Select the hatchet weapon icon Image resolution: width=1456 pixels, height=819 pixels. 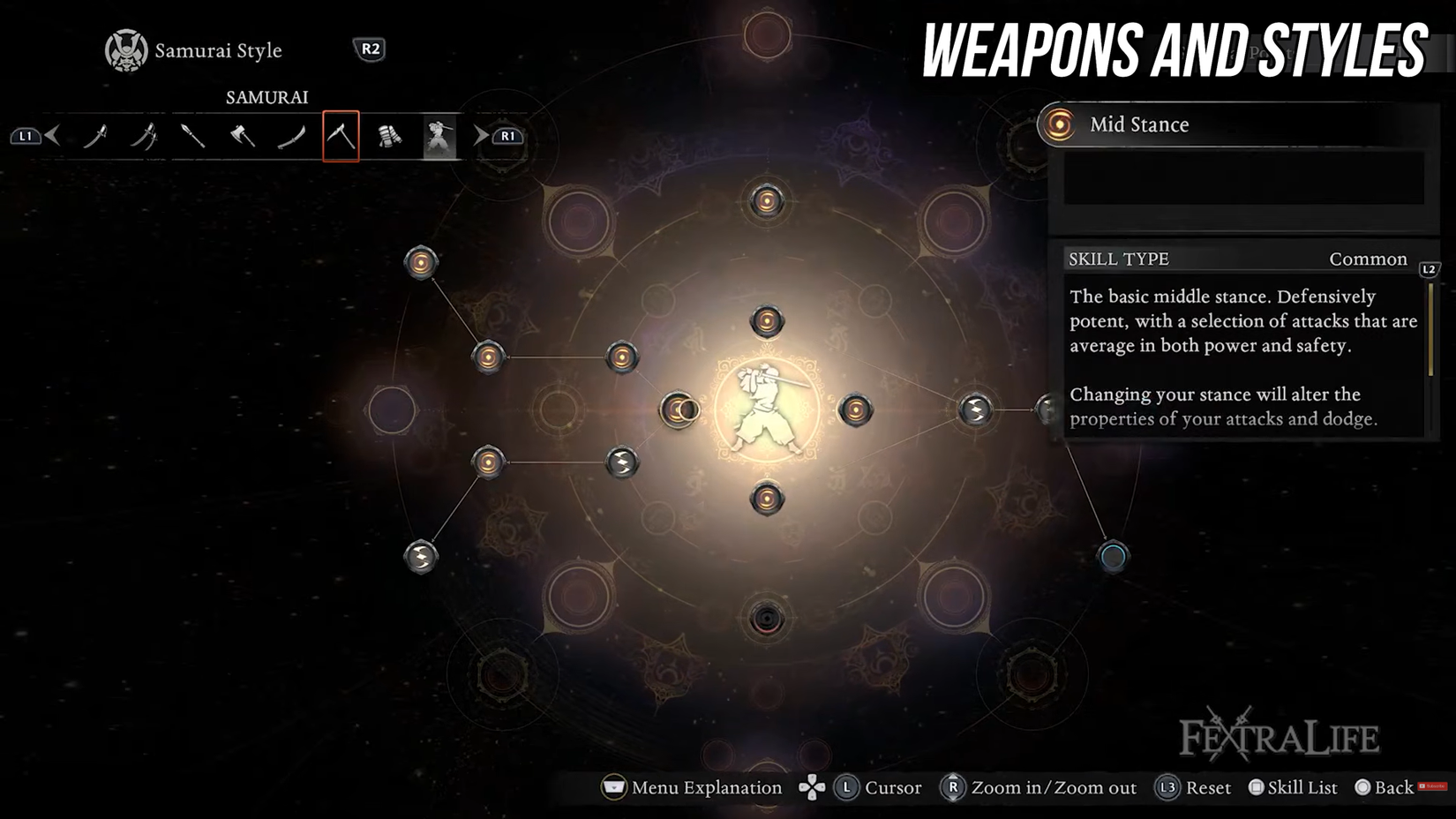coord(243,137)
